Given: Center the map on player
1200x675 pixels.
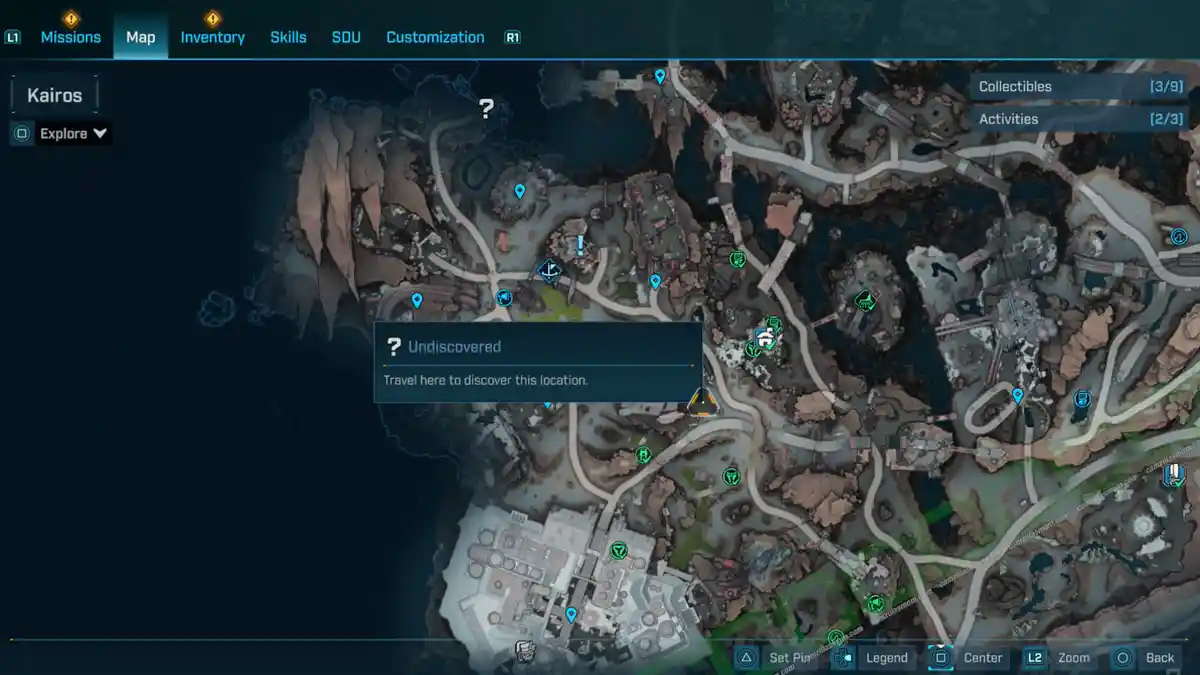Looking at the screenshot, I should pos(969,657).
